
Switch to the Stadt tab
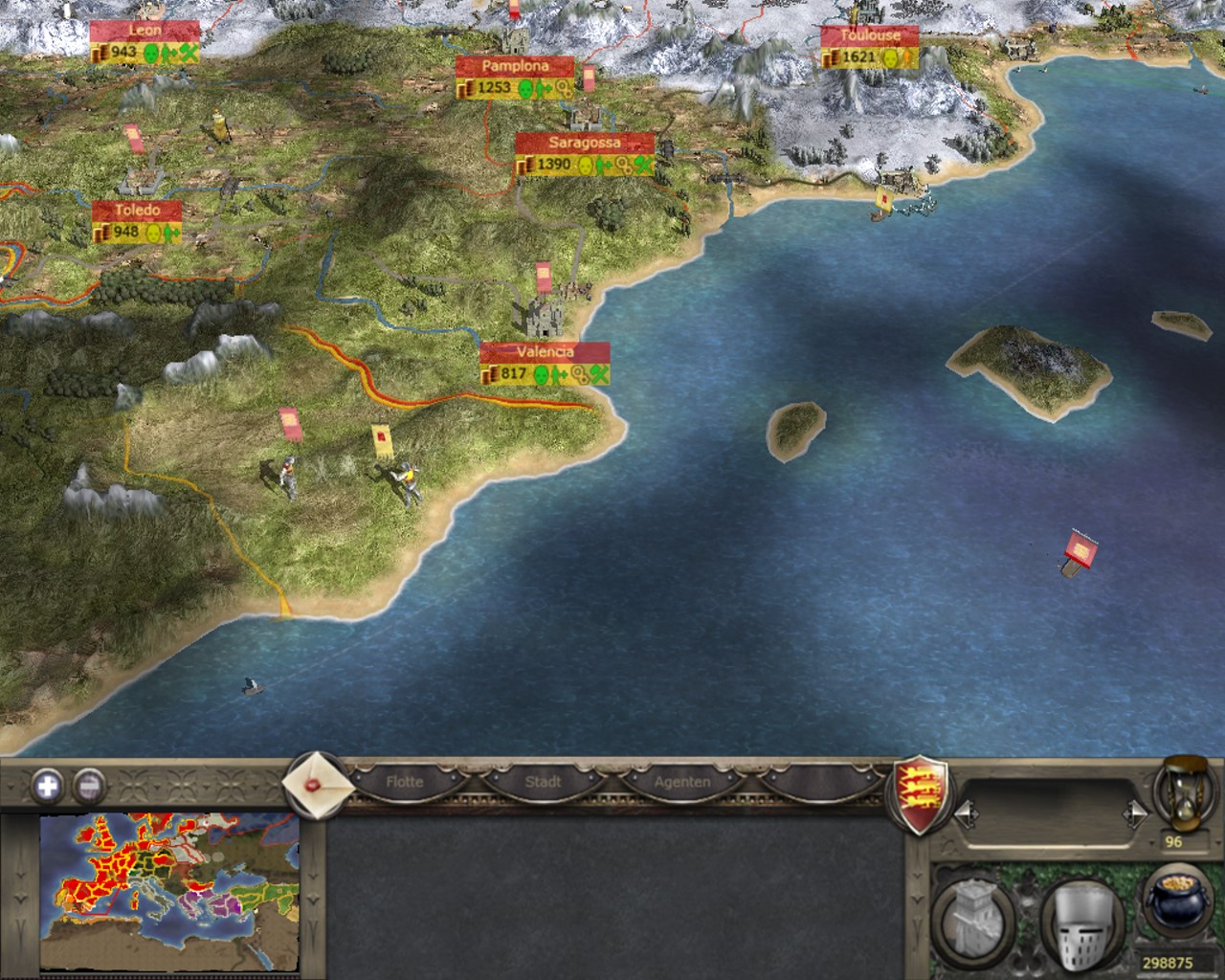(x=543, y=781)
